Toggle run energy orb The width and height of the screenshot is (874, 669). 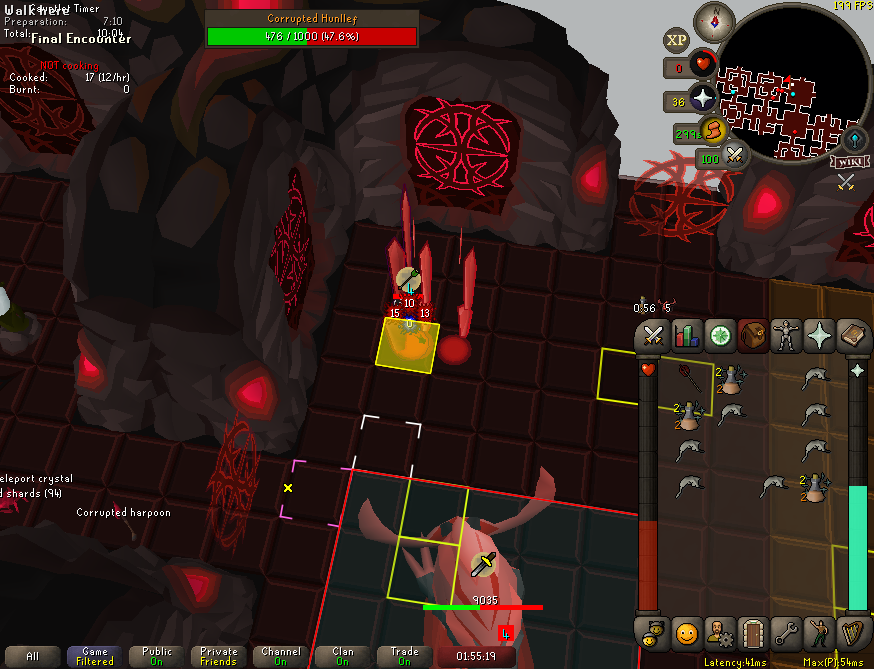(x=712, y=130)
